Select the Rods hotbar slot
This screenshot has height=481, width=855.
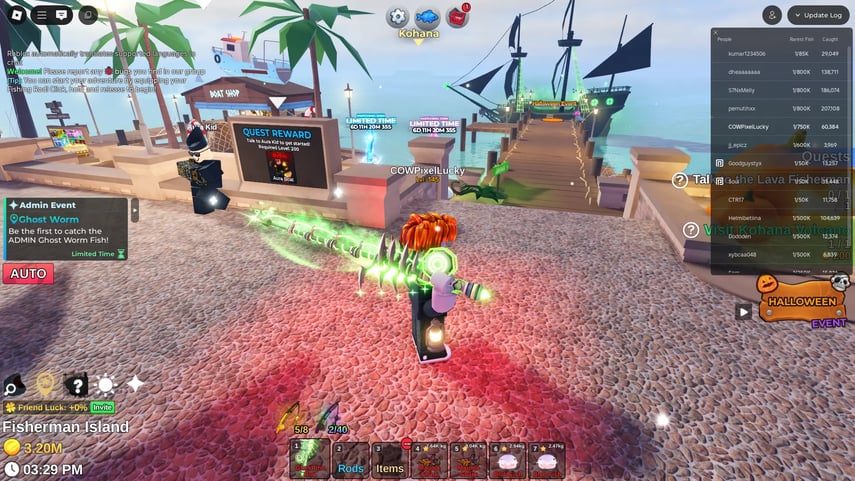tap(350, 461)
